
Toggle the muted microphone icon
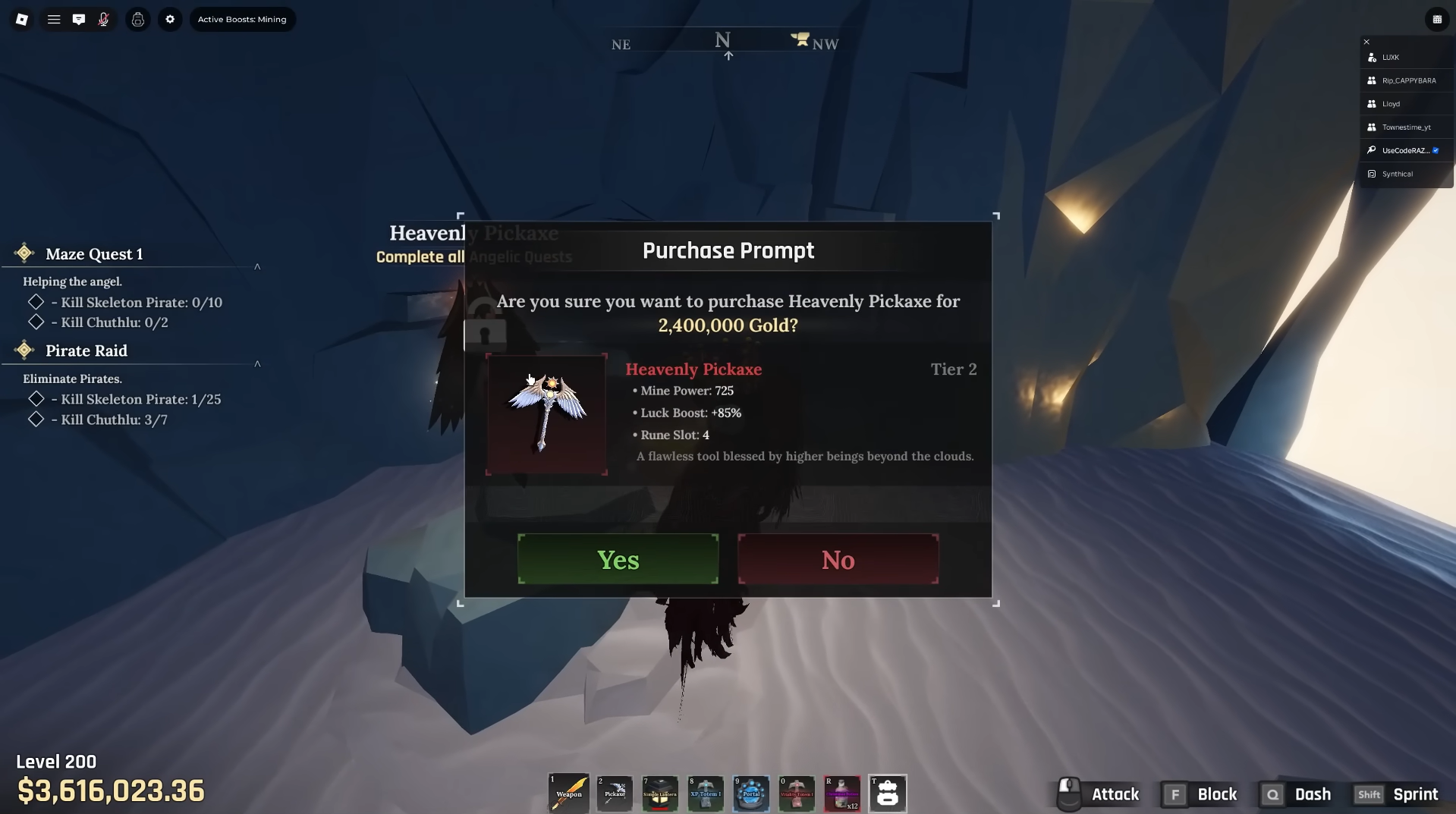coord(104,20)
